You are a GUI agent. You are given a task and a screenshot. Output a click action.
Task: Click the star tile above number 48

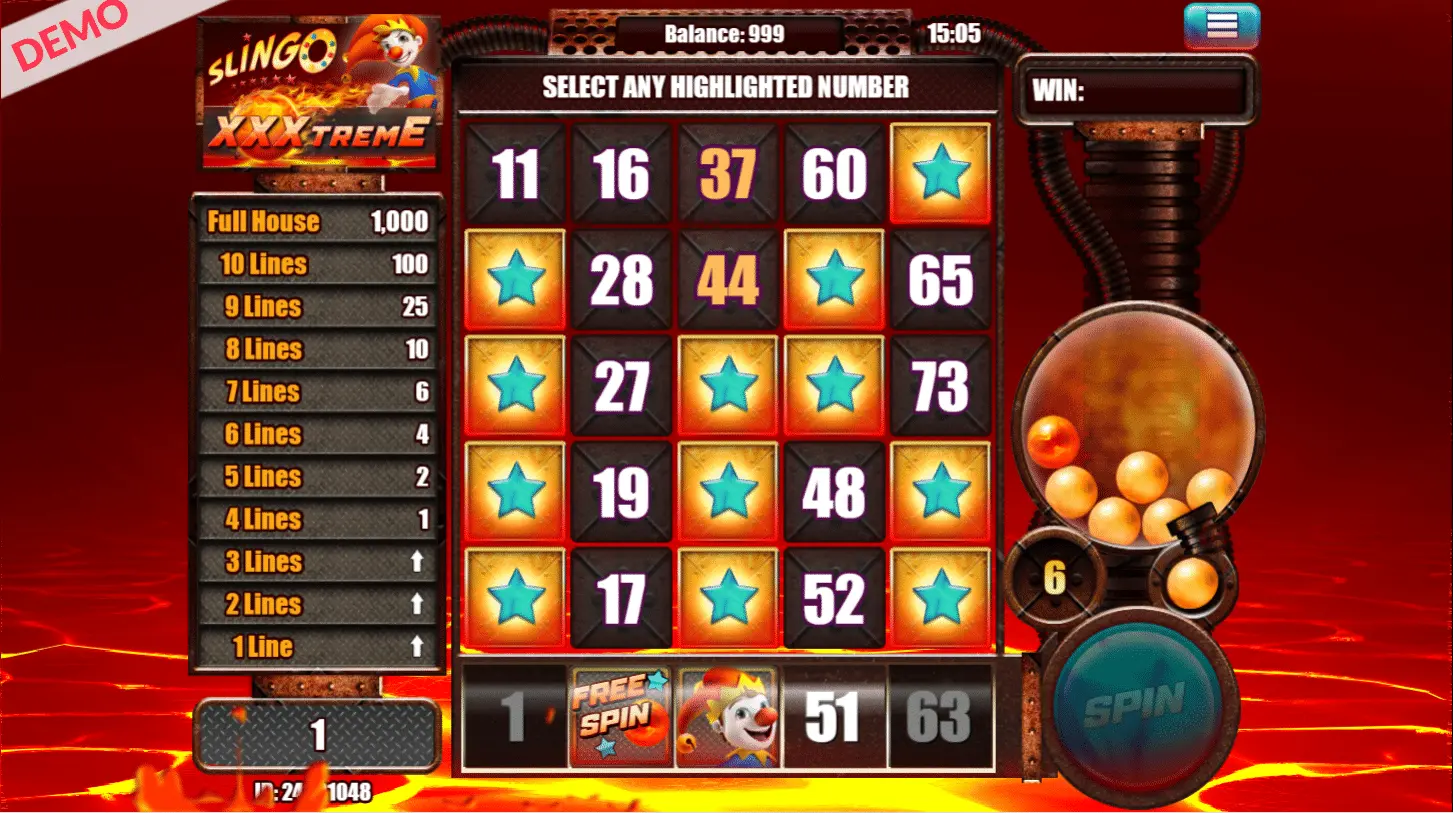(835, 385)
